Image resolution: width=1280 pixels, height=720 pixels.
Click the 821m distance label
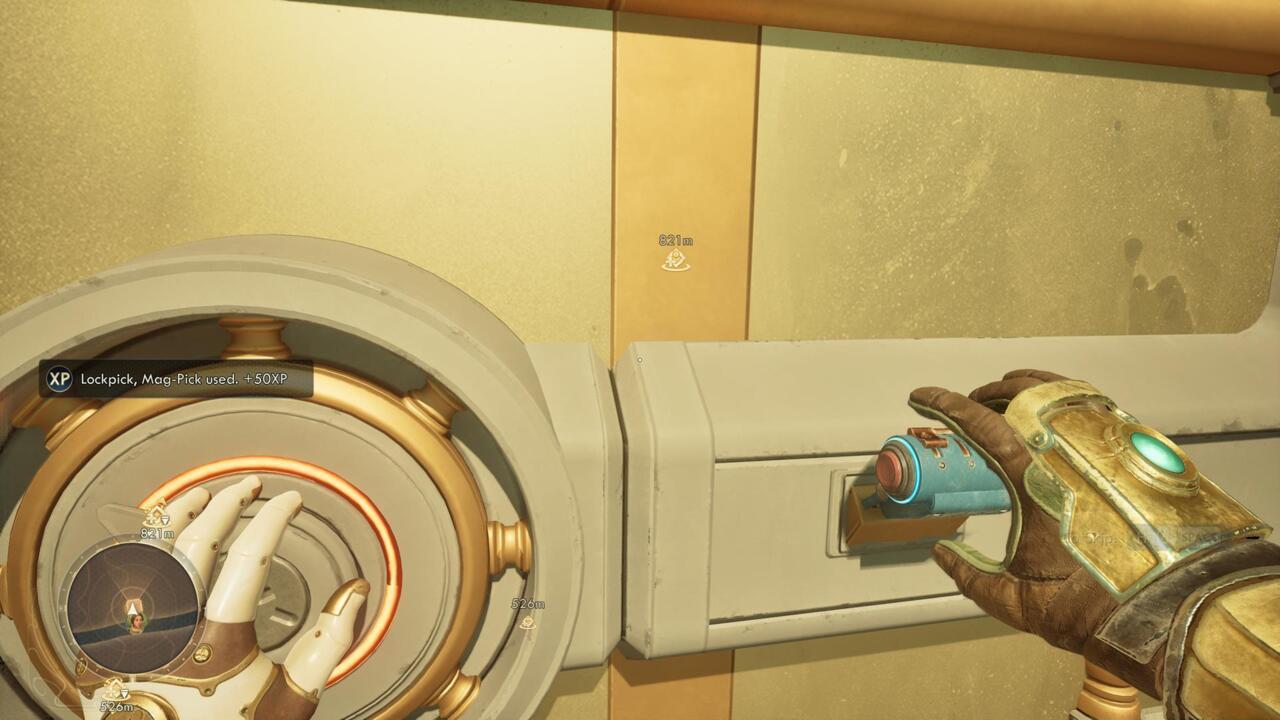pos(675,238)
